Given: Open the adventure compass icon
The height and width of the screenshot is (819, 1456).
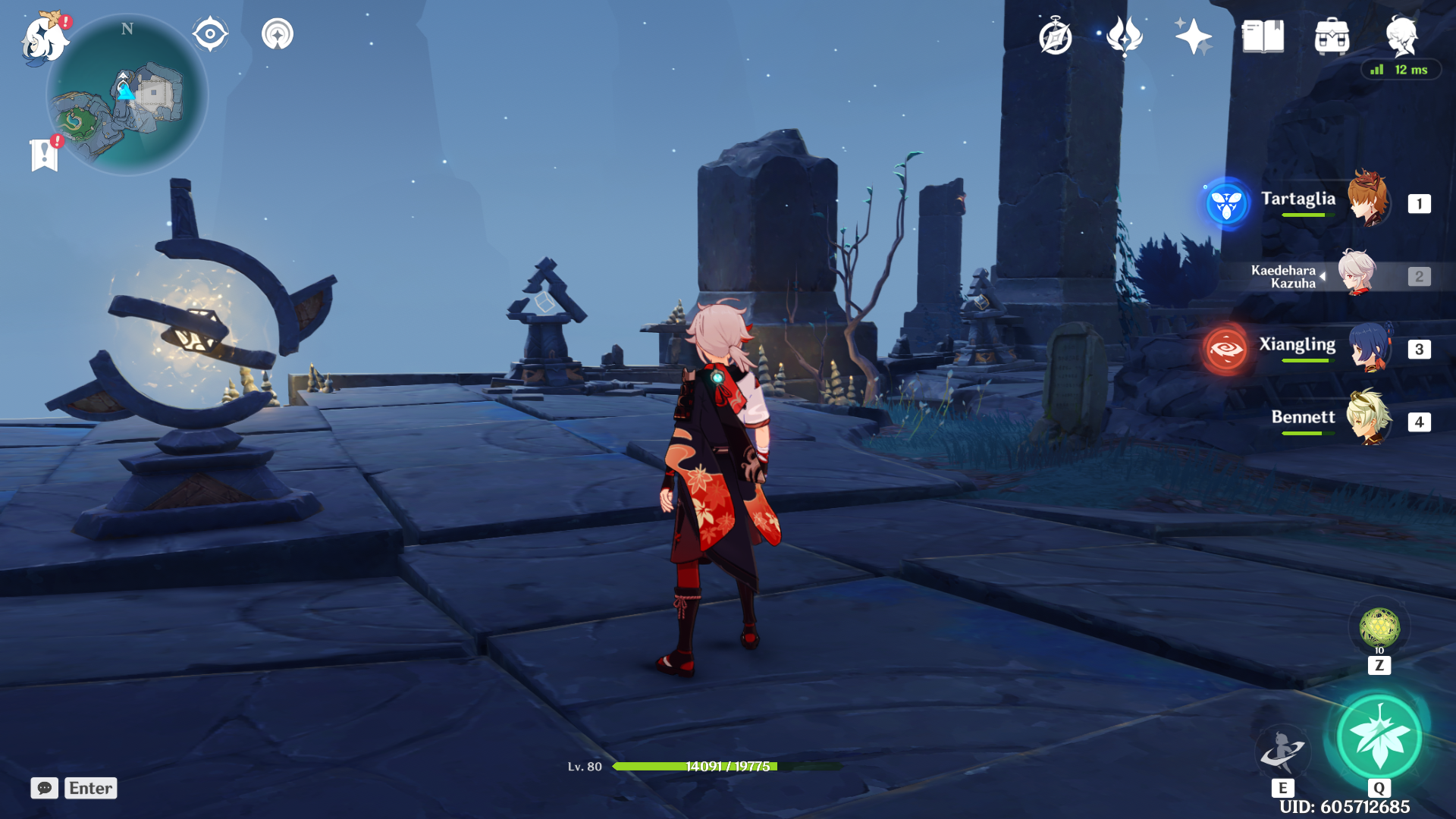Looking at the screenshot, I should point(1055,36).
